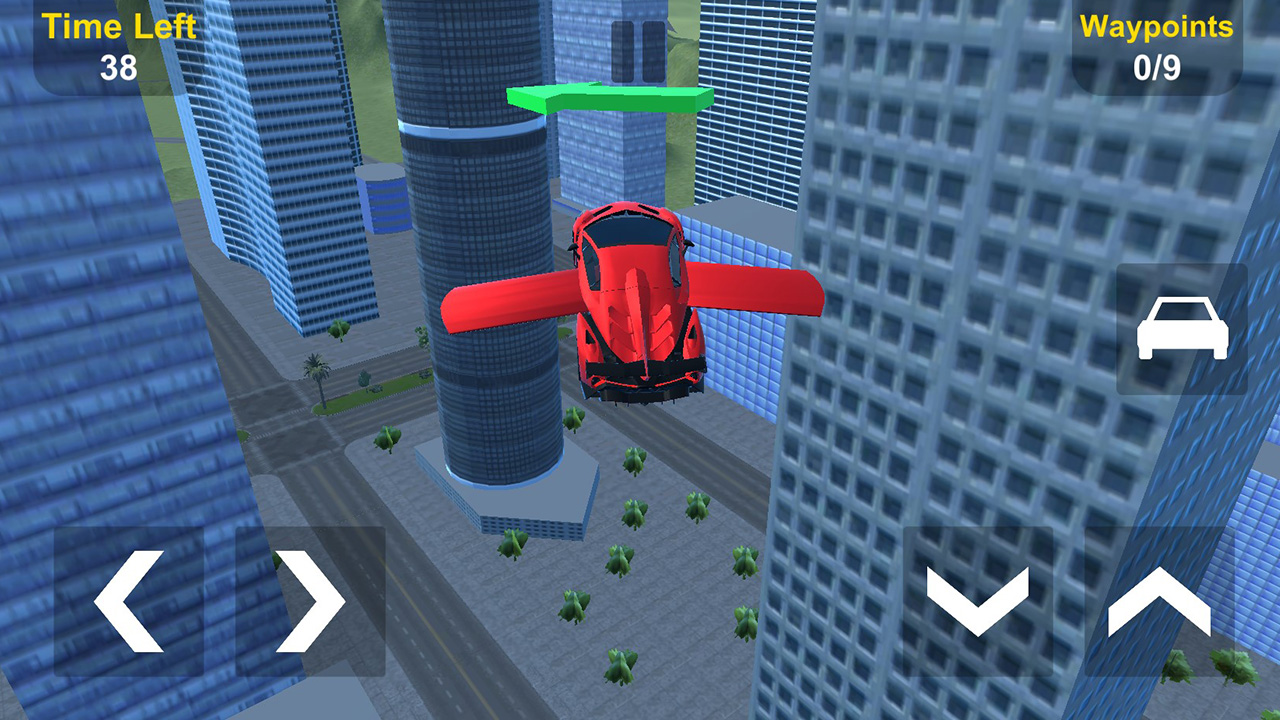Pause the game with the pause button
Viewport: 1280px width, 720px height.
point(638,52)
